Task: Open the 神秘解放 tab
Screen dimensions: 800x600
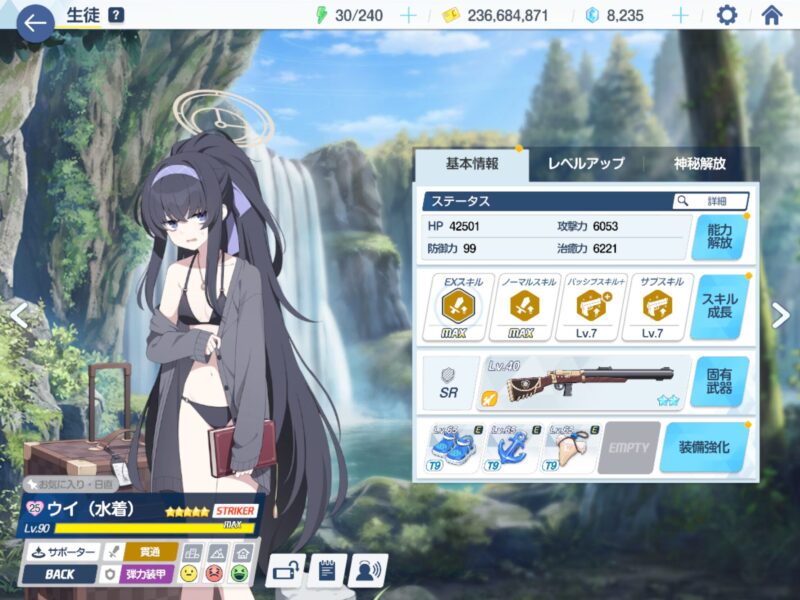Action: click(x=700, y=163)
